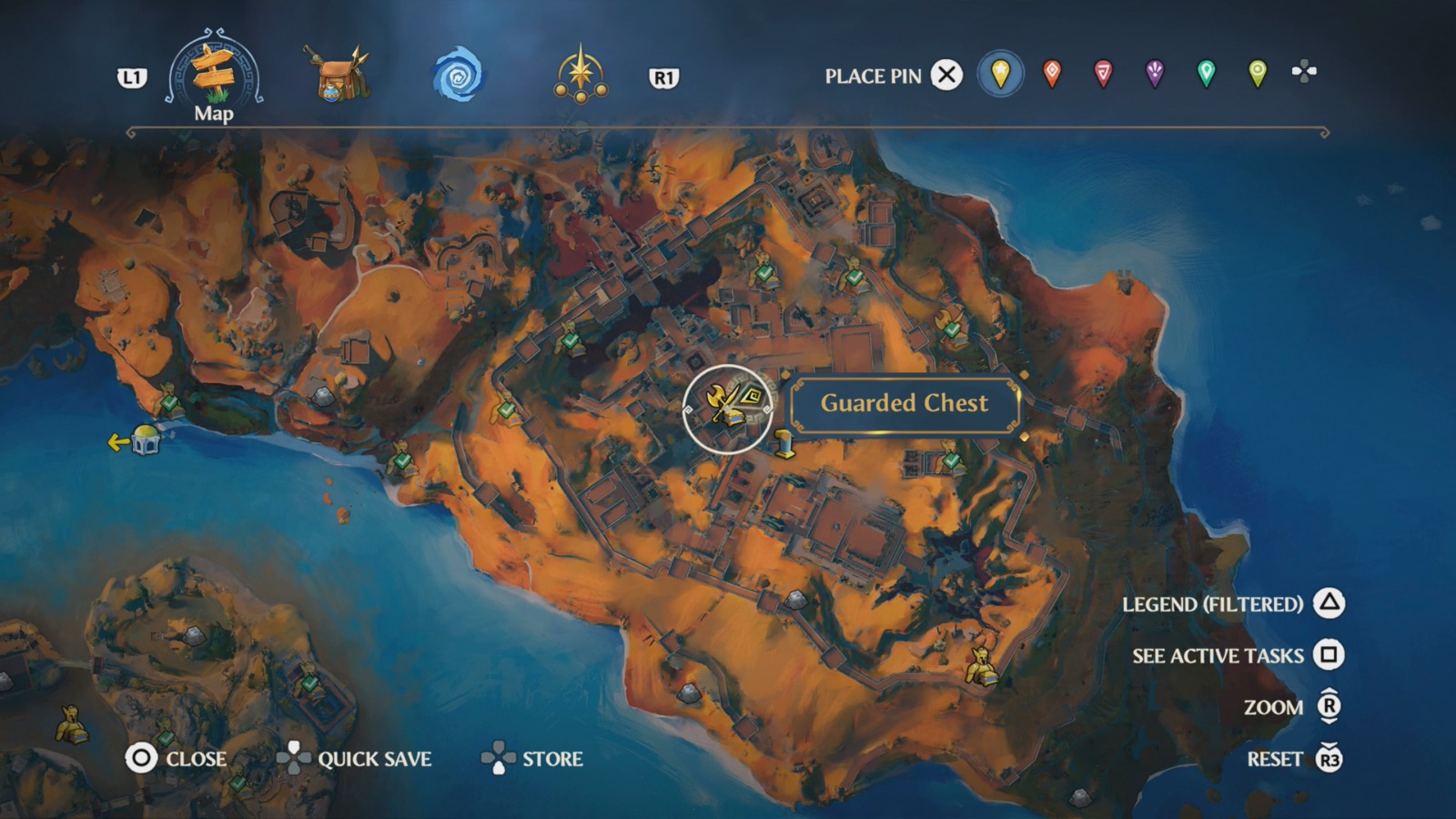This screenshot has width=1456, height=819.
Task: Choose the purple pin color
Action: click(1154, 76)
